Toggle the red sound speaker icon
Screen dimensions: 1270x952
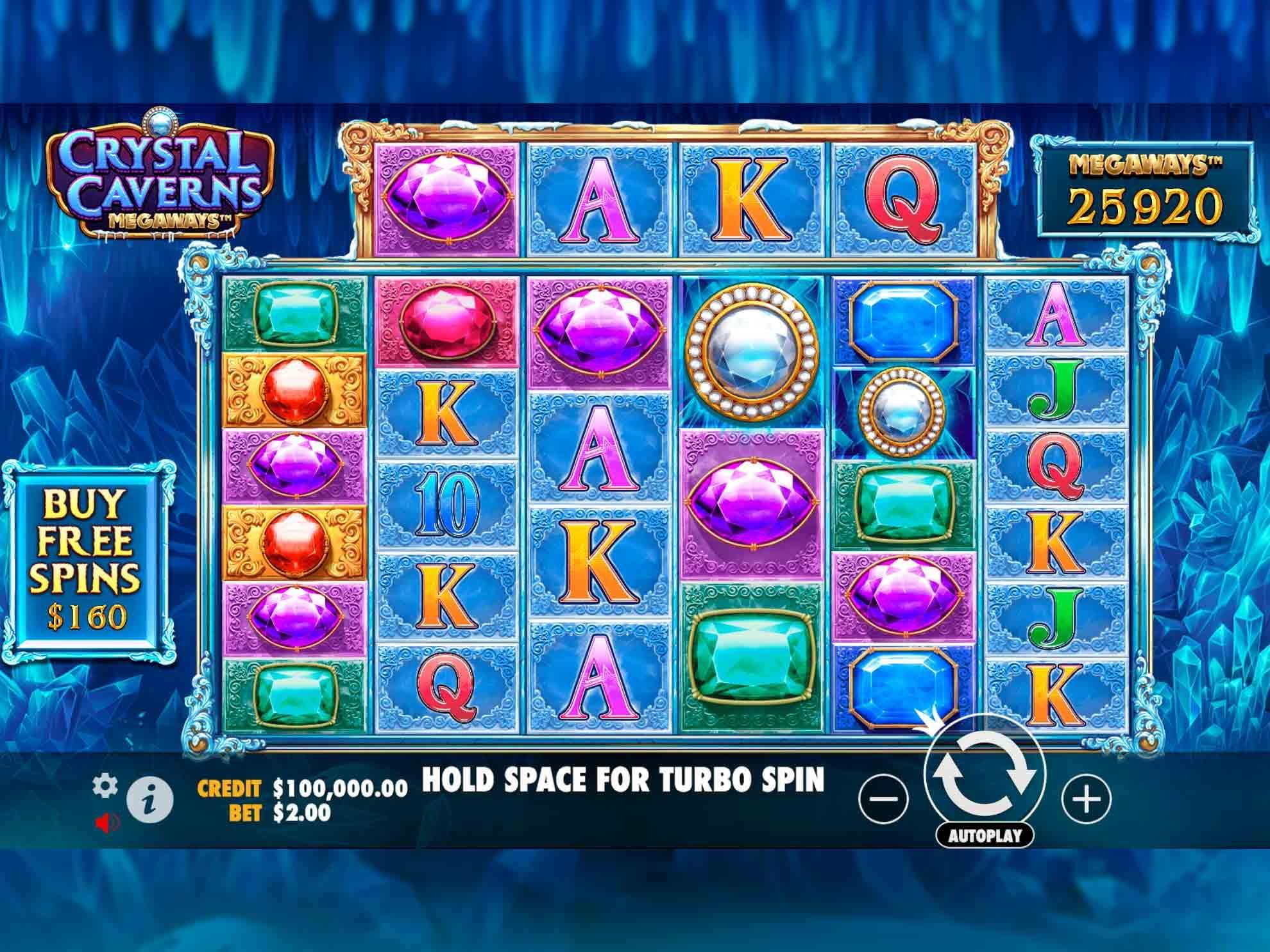tap(105, 823)
